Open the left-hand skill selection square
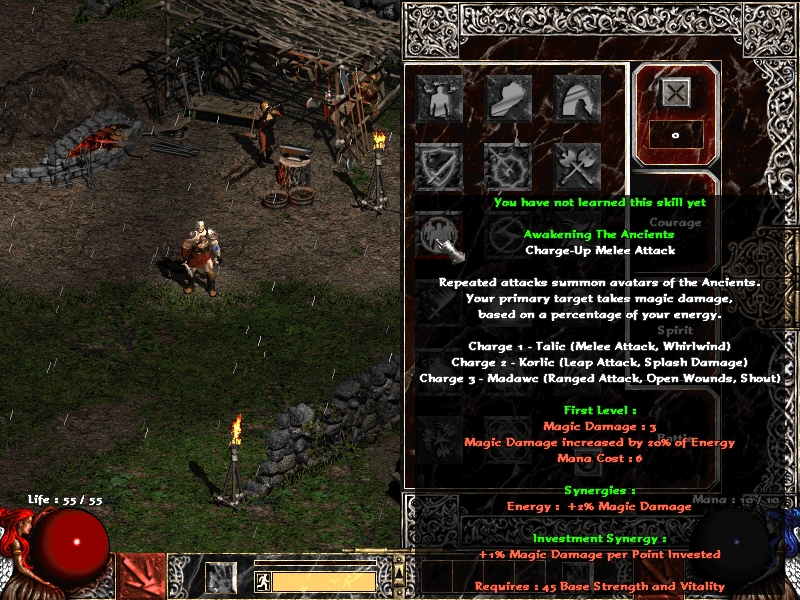 tap(221, 578)
